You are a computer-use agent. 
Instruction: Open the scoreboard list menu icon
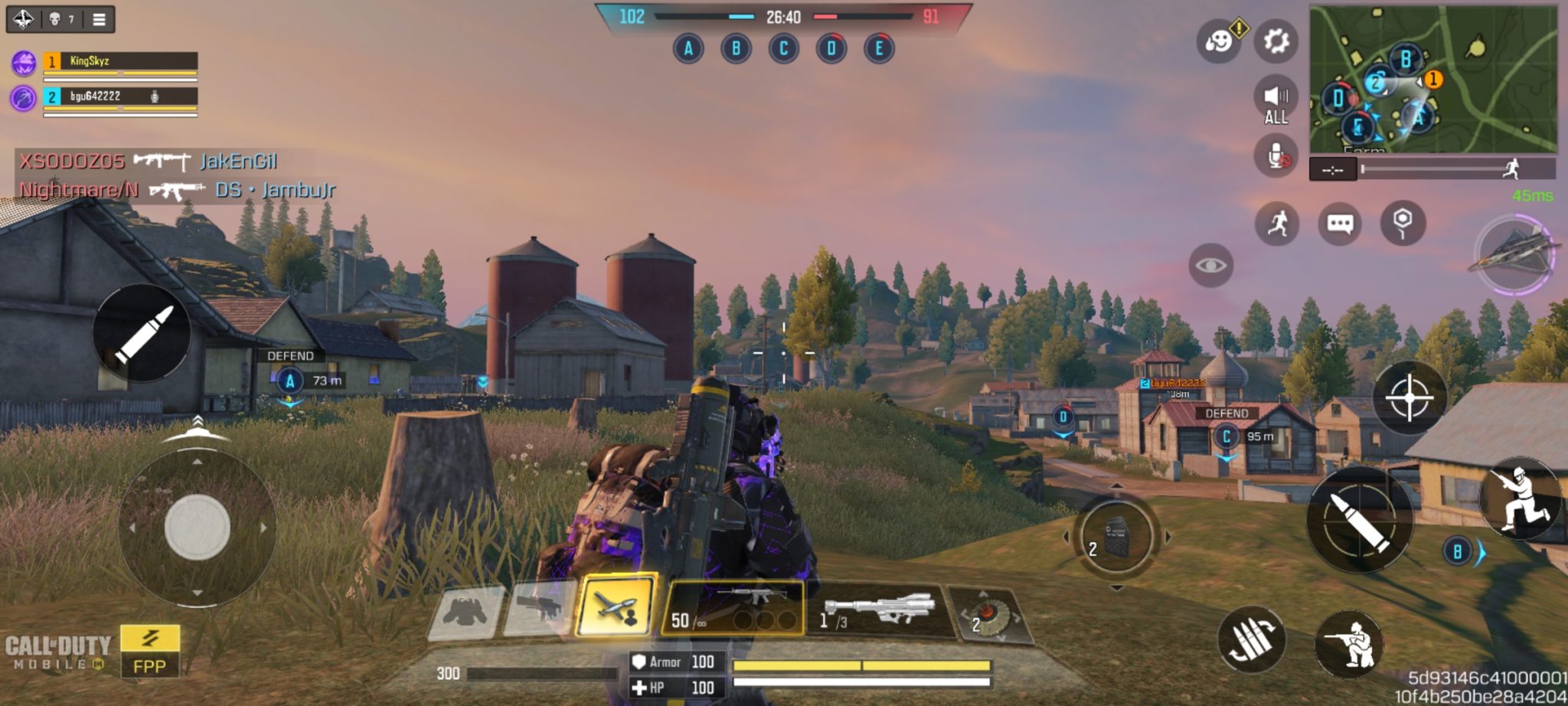click(x=99, y=19)
